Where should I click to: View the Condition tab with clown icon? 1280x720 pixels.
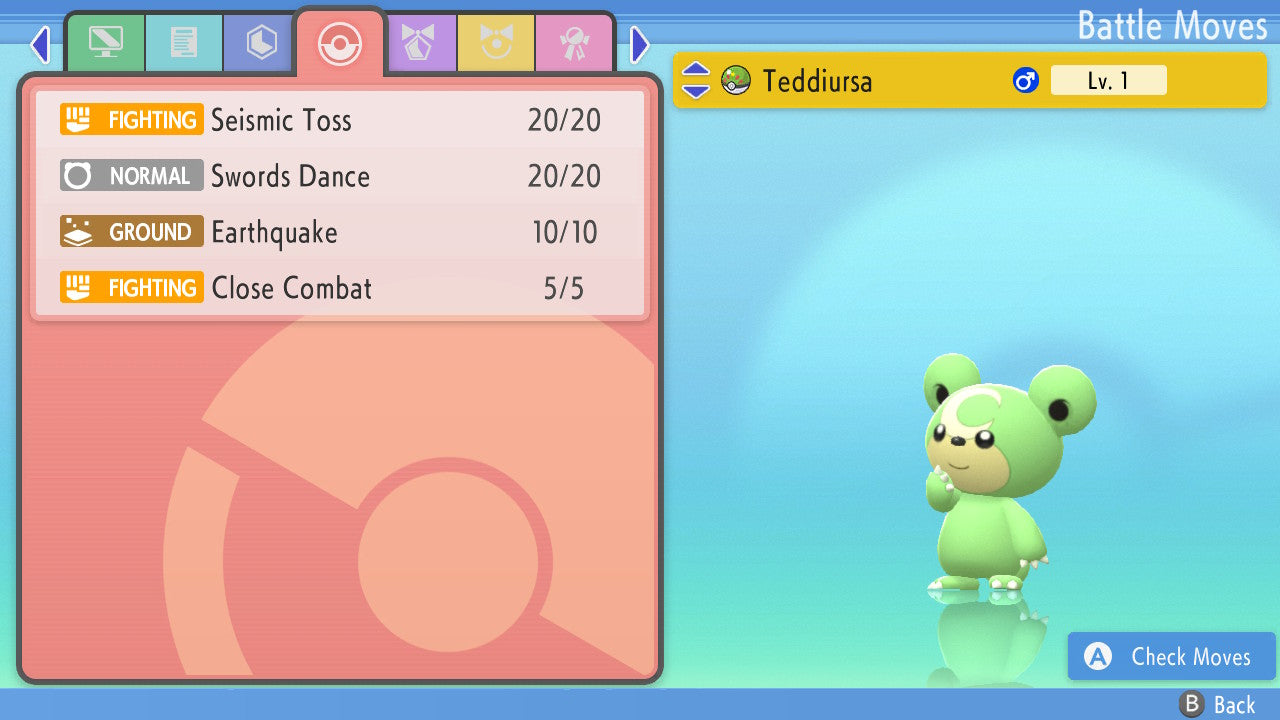pos(496,43)
